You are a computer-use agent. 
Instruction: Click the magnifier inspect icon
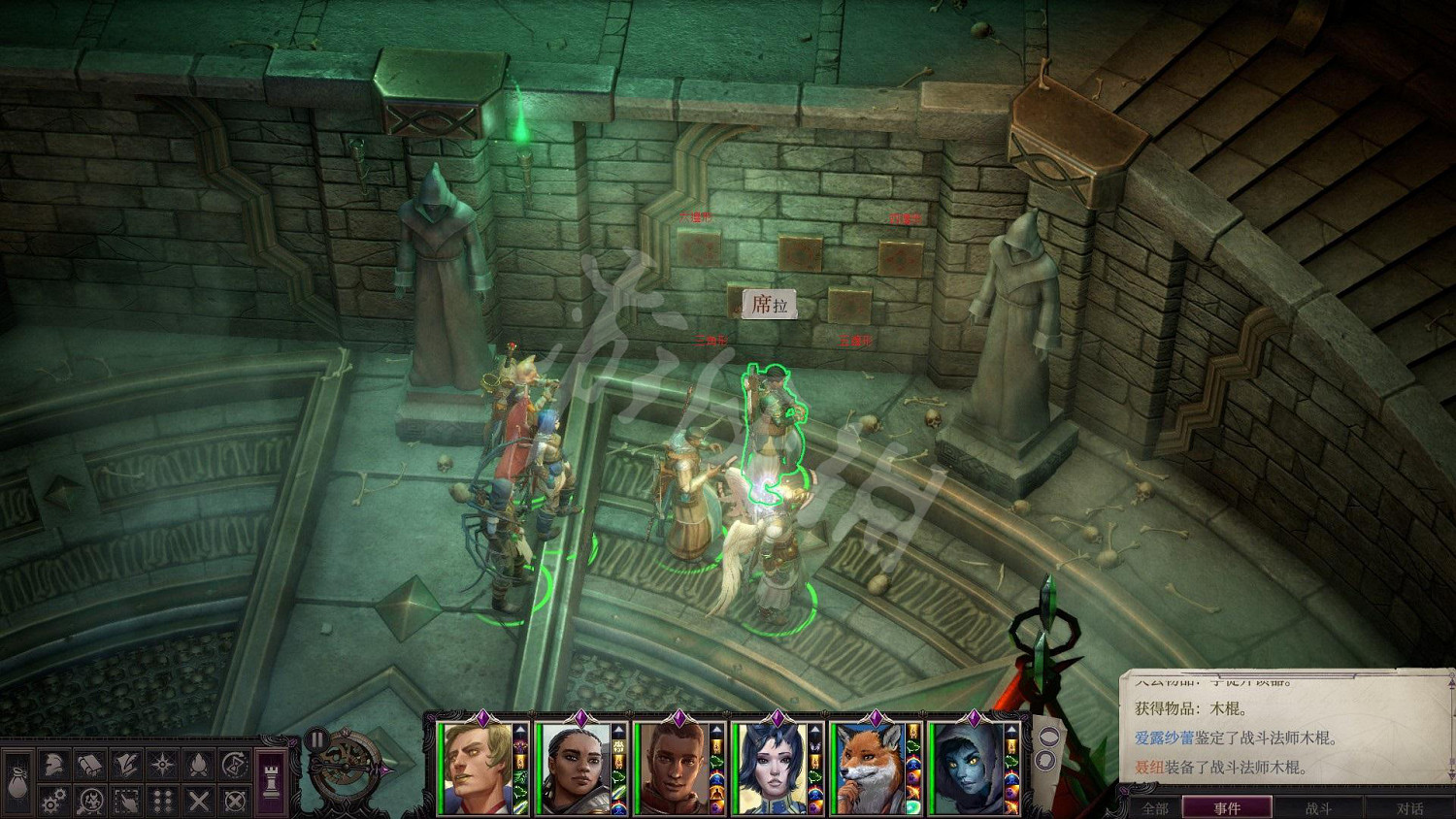(x=90, y=801)
